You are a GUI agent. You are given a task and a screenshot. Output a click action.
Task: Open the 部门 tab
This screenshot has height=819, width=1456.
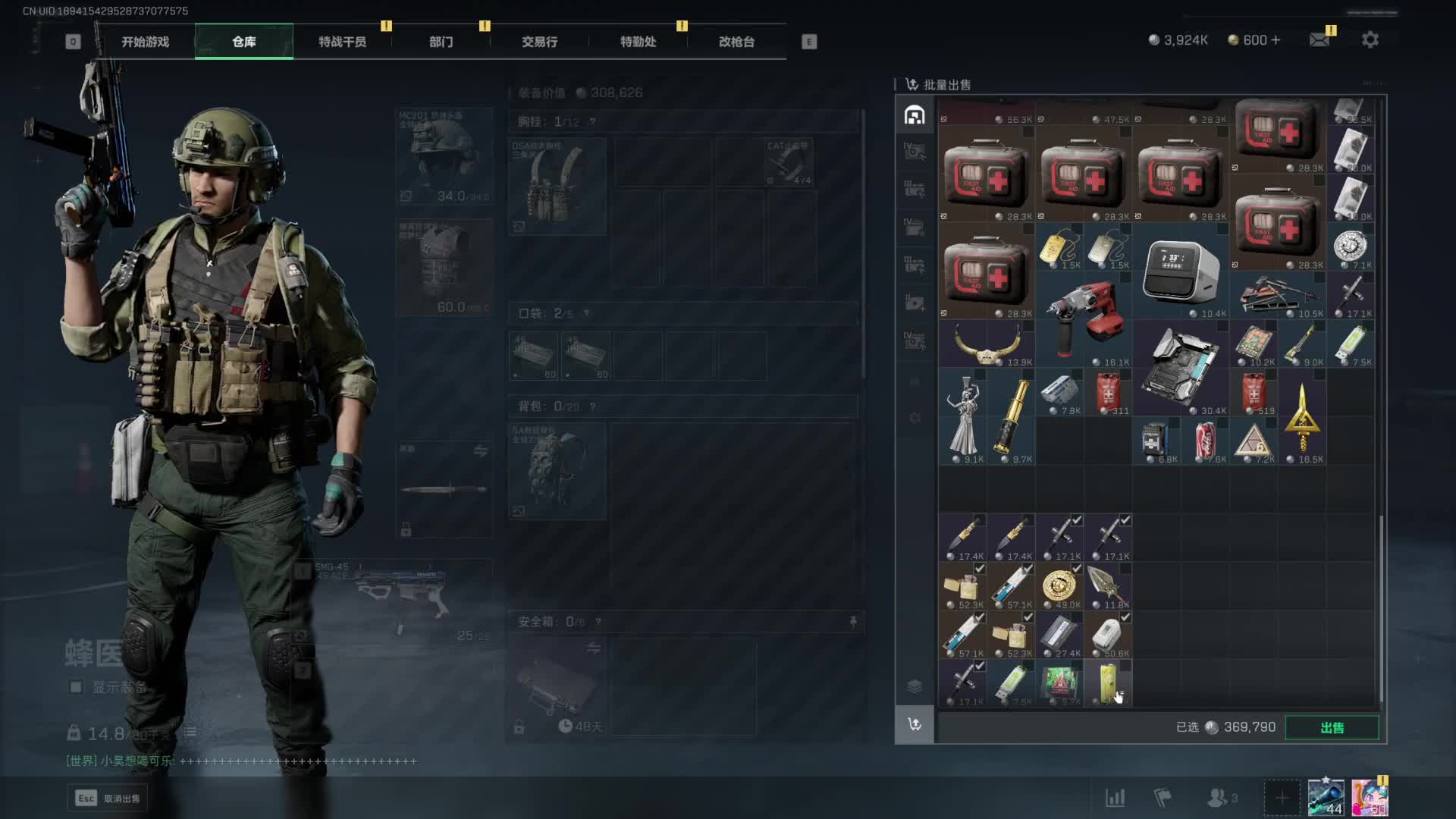[x=441, y=42]
